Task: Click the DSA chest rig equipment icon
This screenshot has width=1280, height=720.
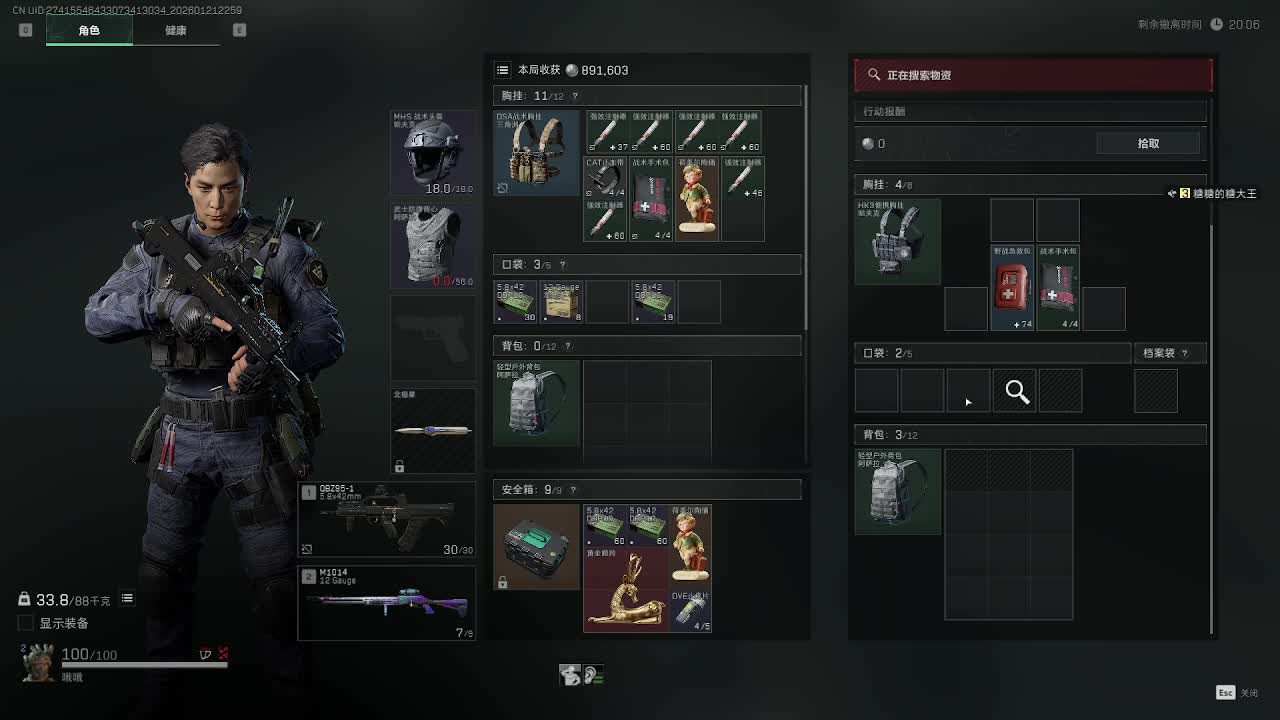Action: (x=536, y=153)
